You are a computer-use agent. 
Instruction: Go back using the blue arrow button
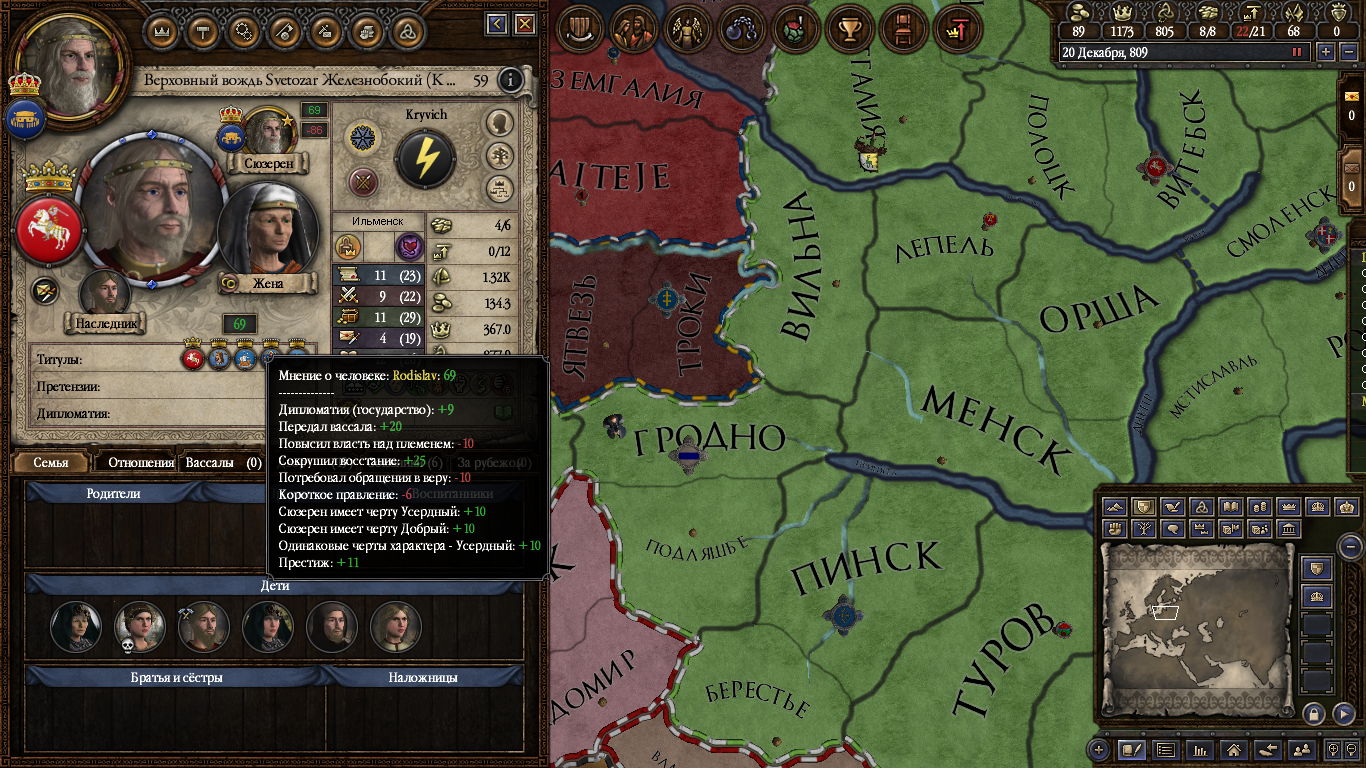(497, 24)
